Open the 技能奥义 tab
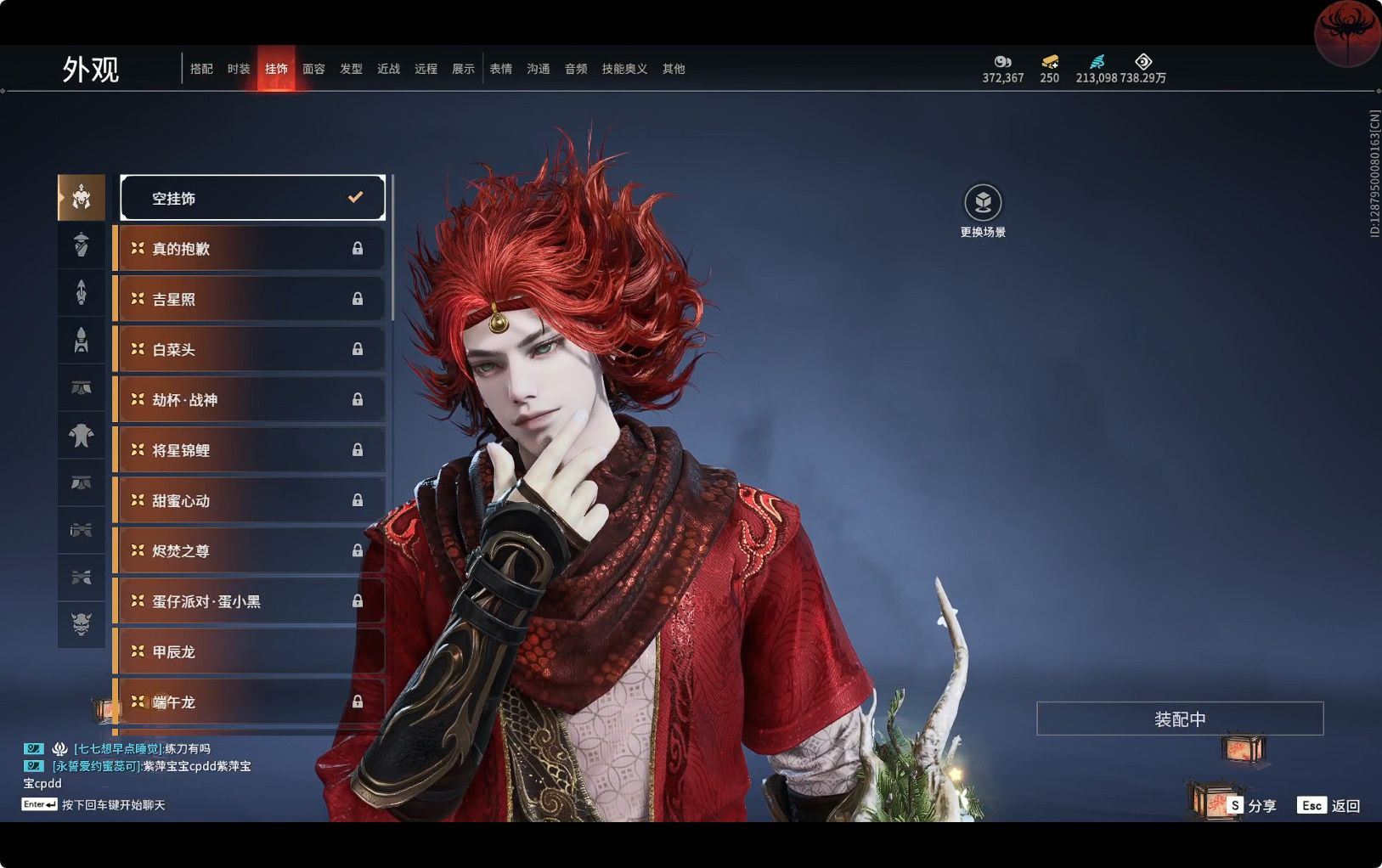The image size is (1382, 868). click(624, 69)
